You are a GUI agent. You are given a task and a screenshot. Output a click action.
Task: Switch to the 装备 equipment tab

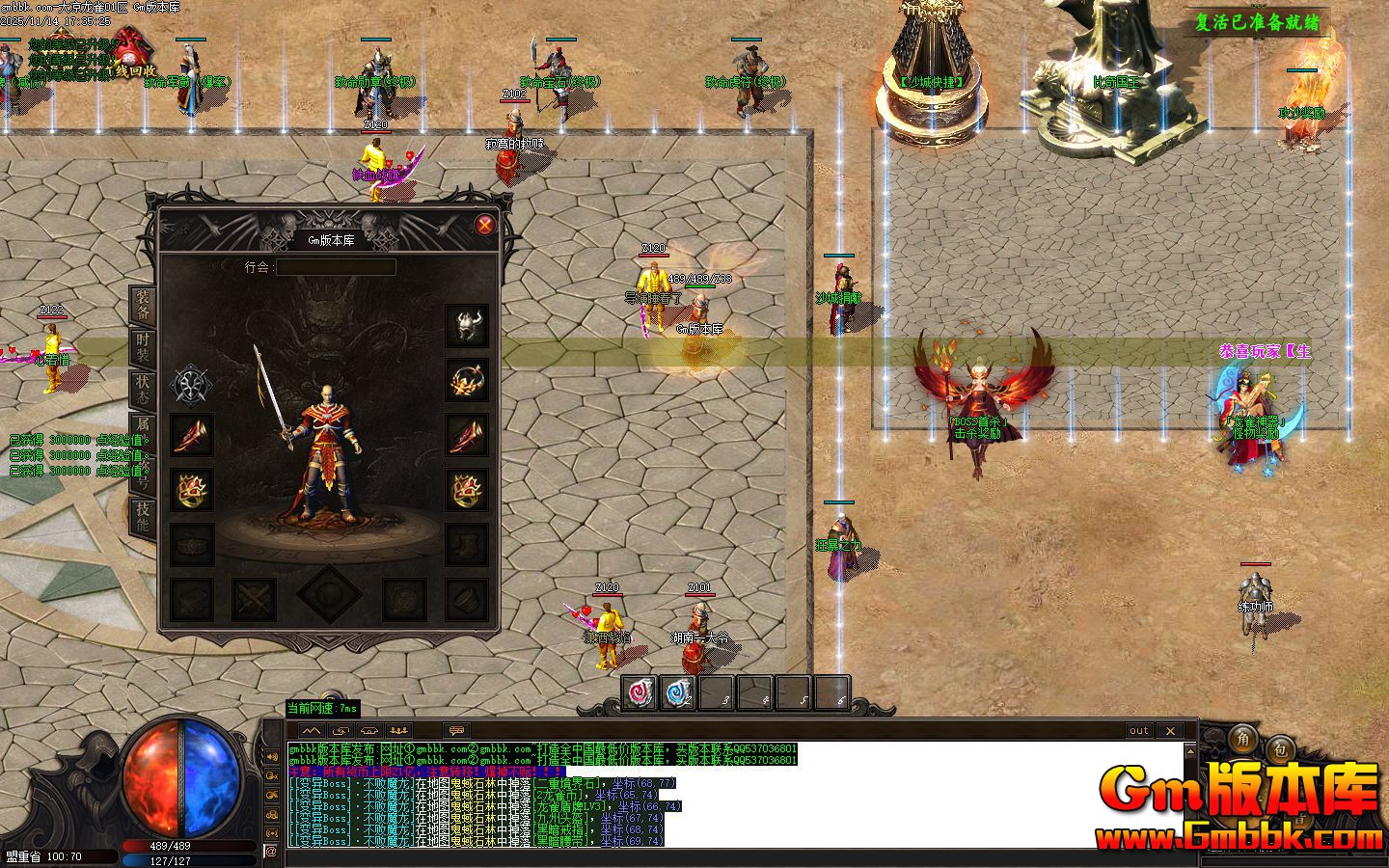tap(143, 305)
